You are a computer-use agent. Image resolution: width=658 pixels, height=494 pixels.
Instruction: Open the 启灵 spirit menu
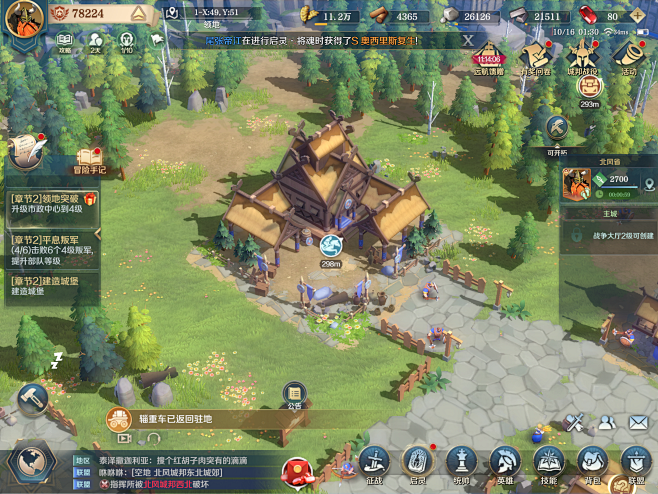(x=417, y=463)
